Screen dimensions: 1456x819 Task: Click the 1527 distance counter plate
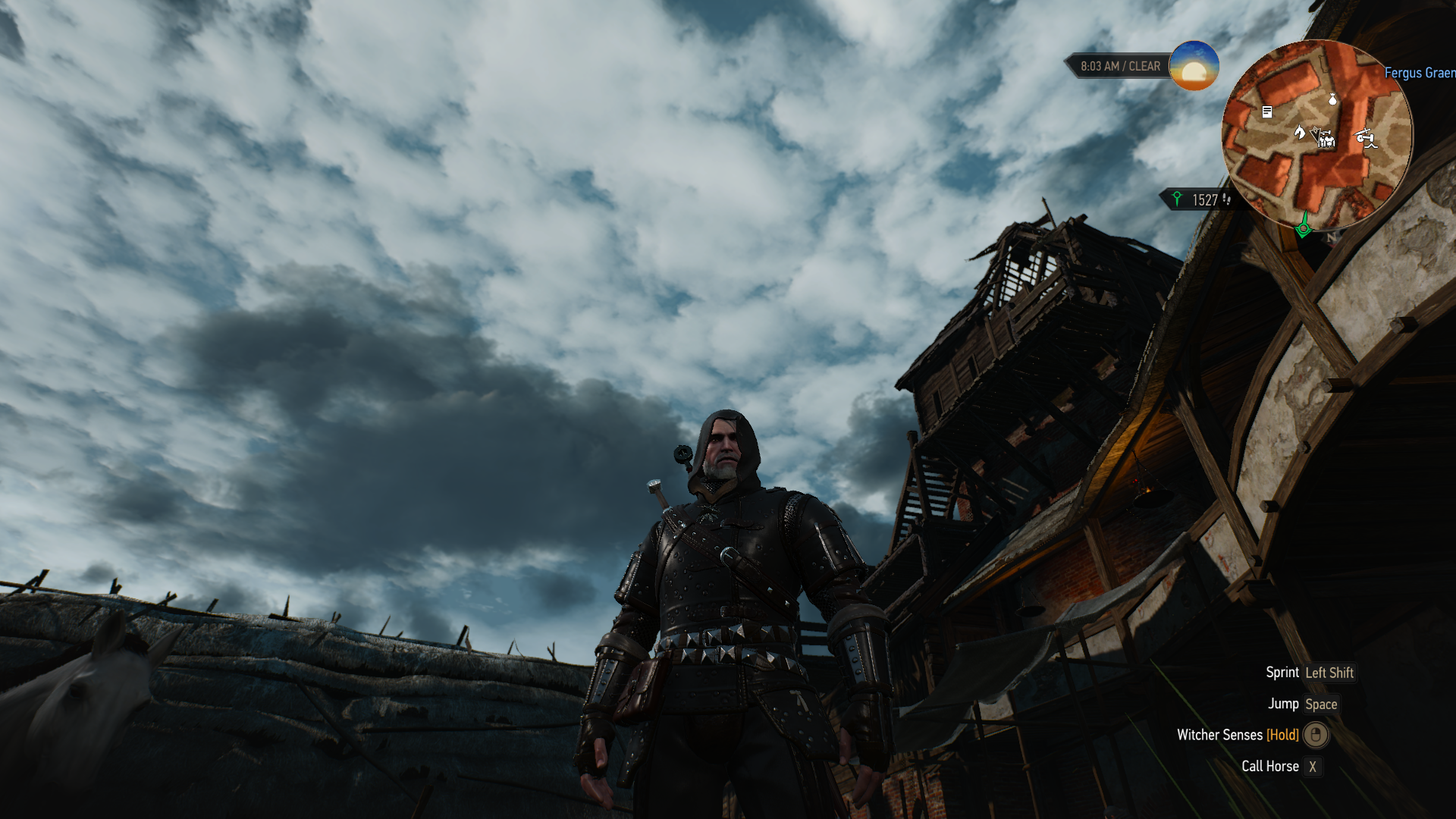1205,200
